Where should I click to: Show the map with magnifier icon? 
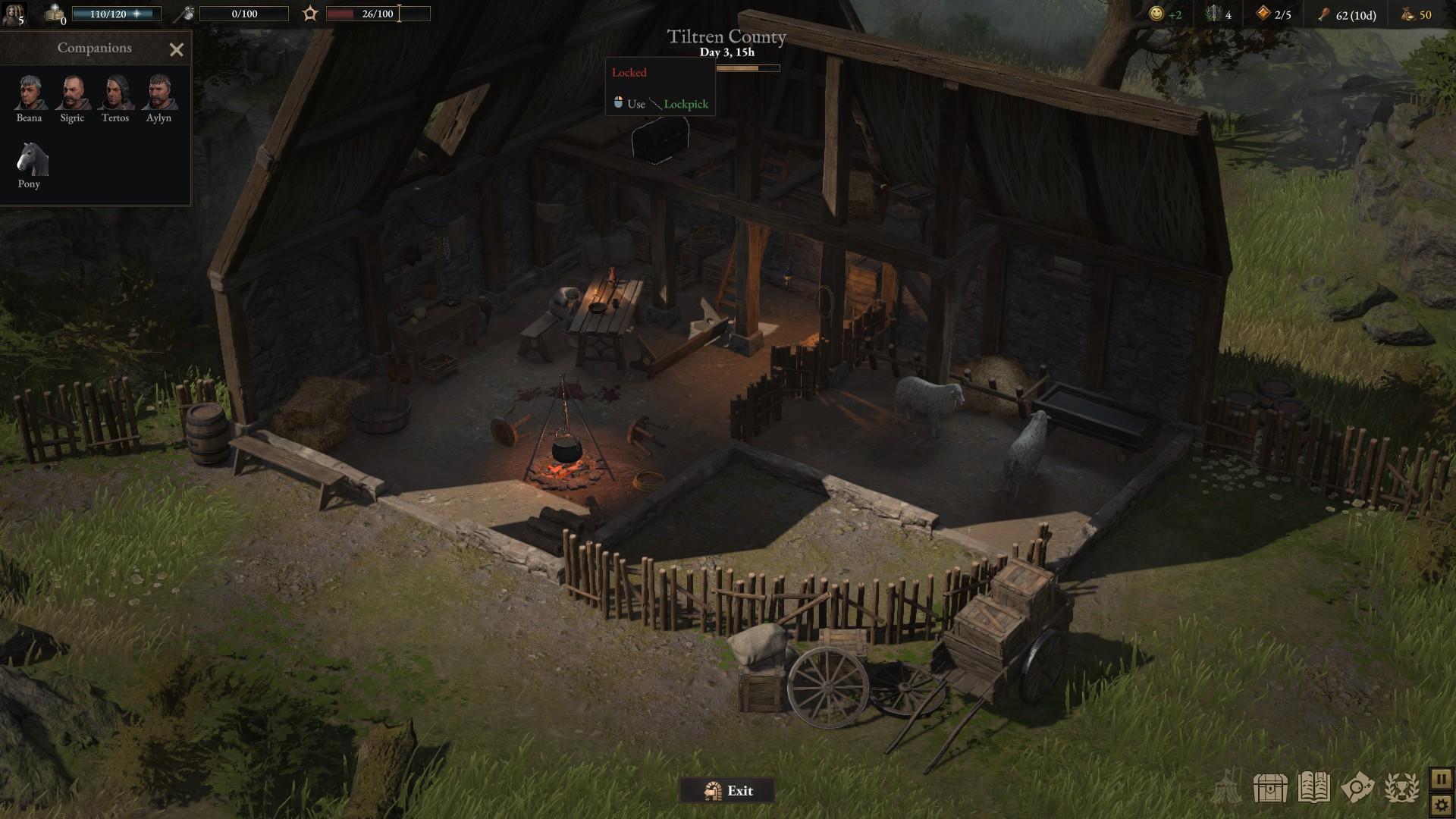1357,789
